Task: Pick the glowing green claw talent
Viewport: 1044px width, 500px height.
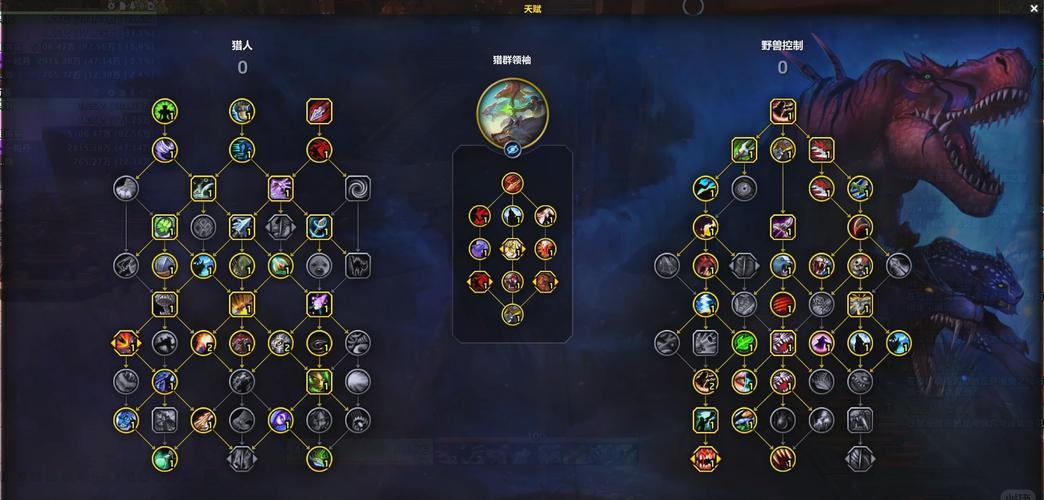Action: pos(743,343)
